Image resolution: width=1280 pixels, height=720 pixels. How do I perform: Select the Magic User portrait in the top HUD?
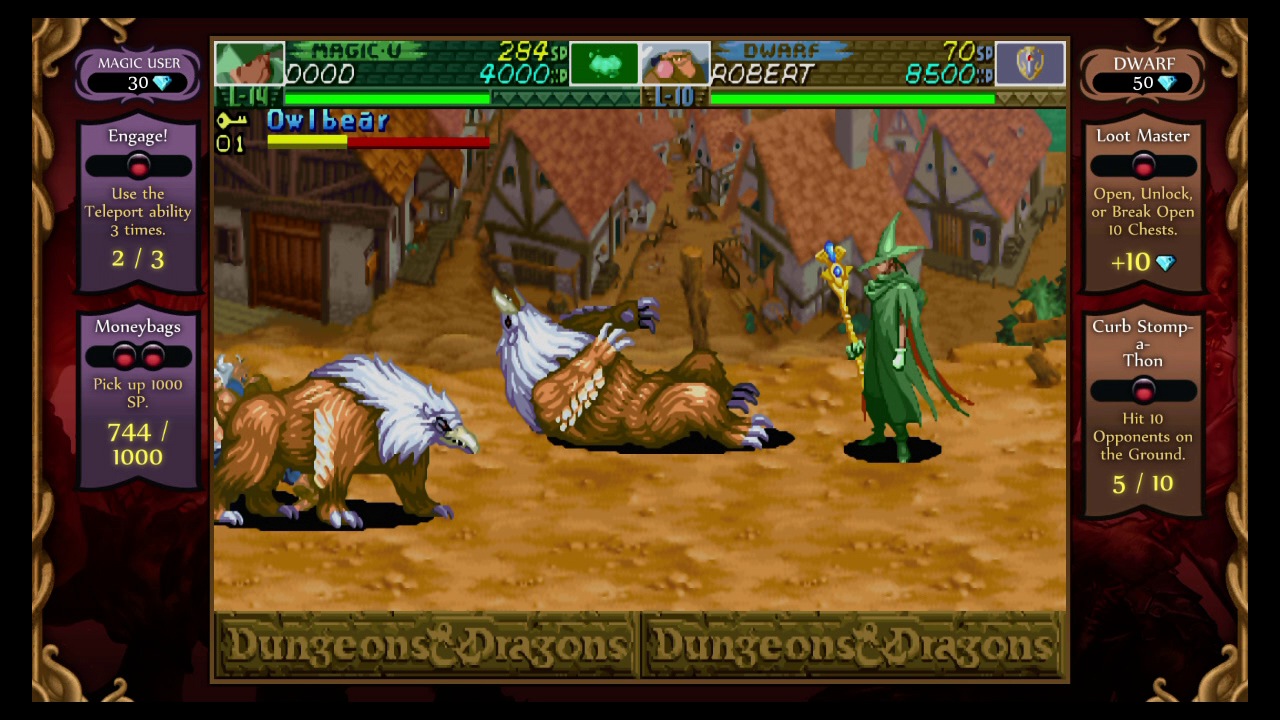click(249, 64)
